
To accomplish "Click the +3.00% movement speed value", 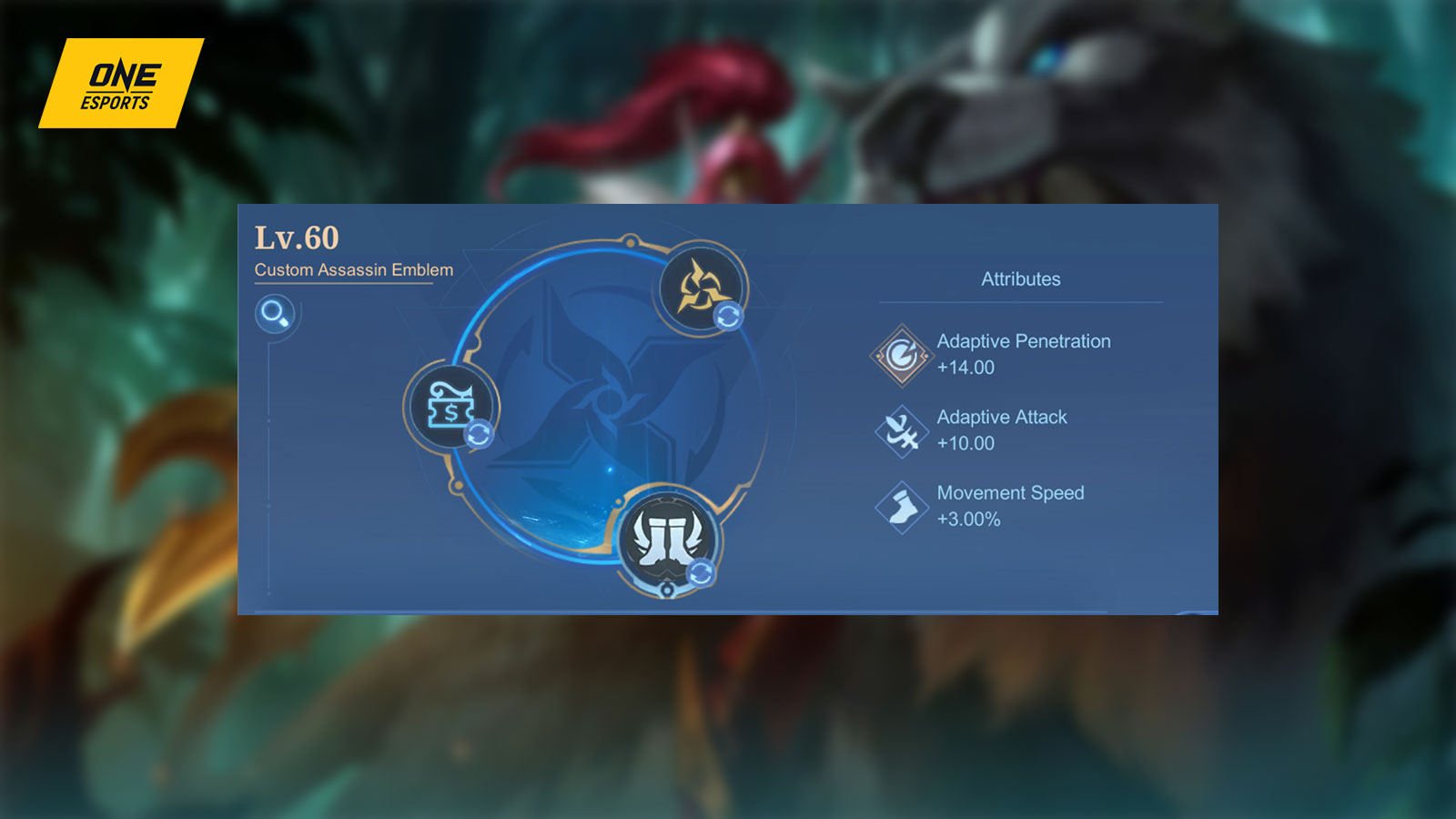I will (x=966, y=519).
